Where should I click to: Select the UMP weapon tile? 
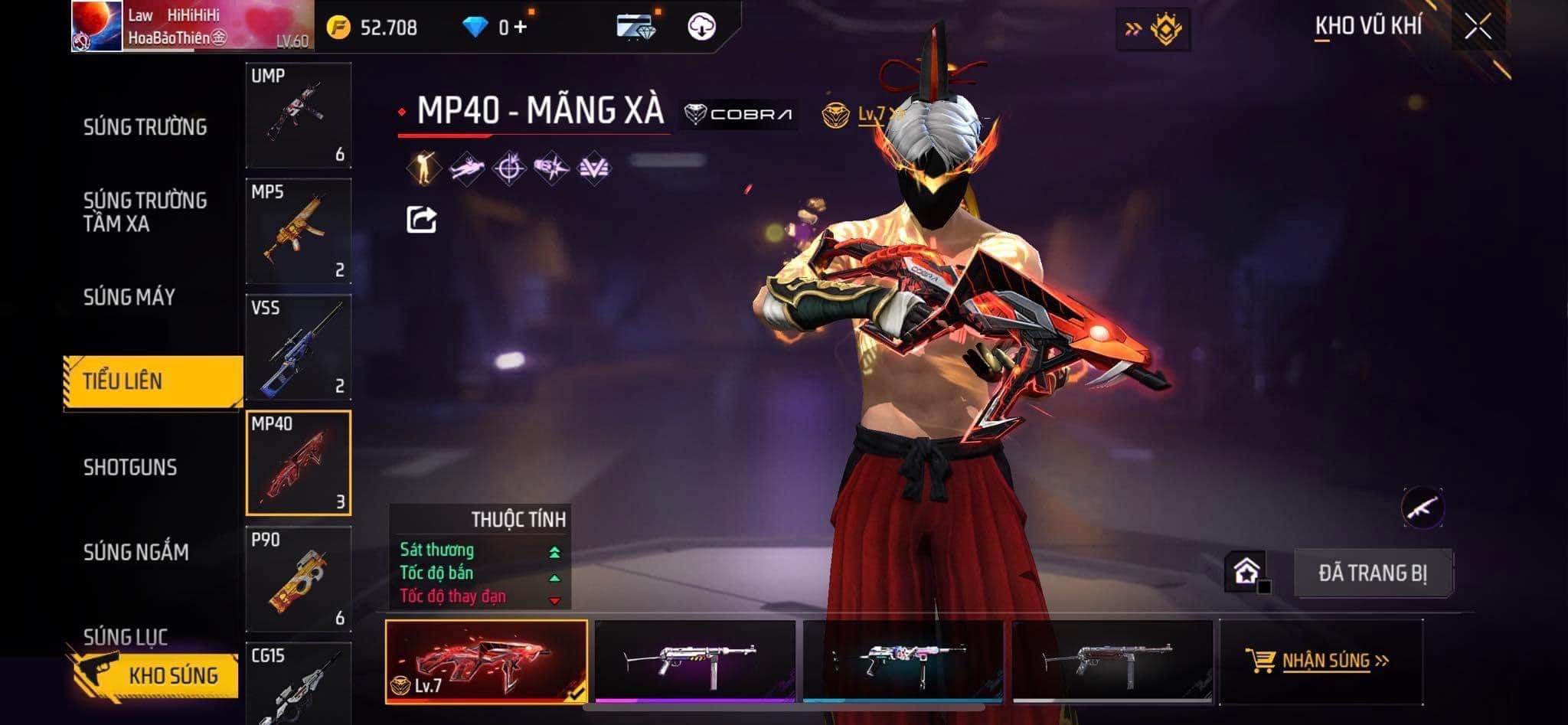[x=299, y=116]
